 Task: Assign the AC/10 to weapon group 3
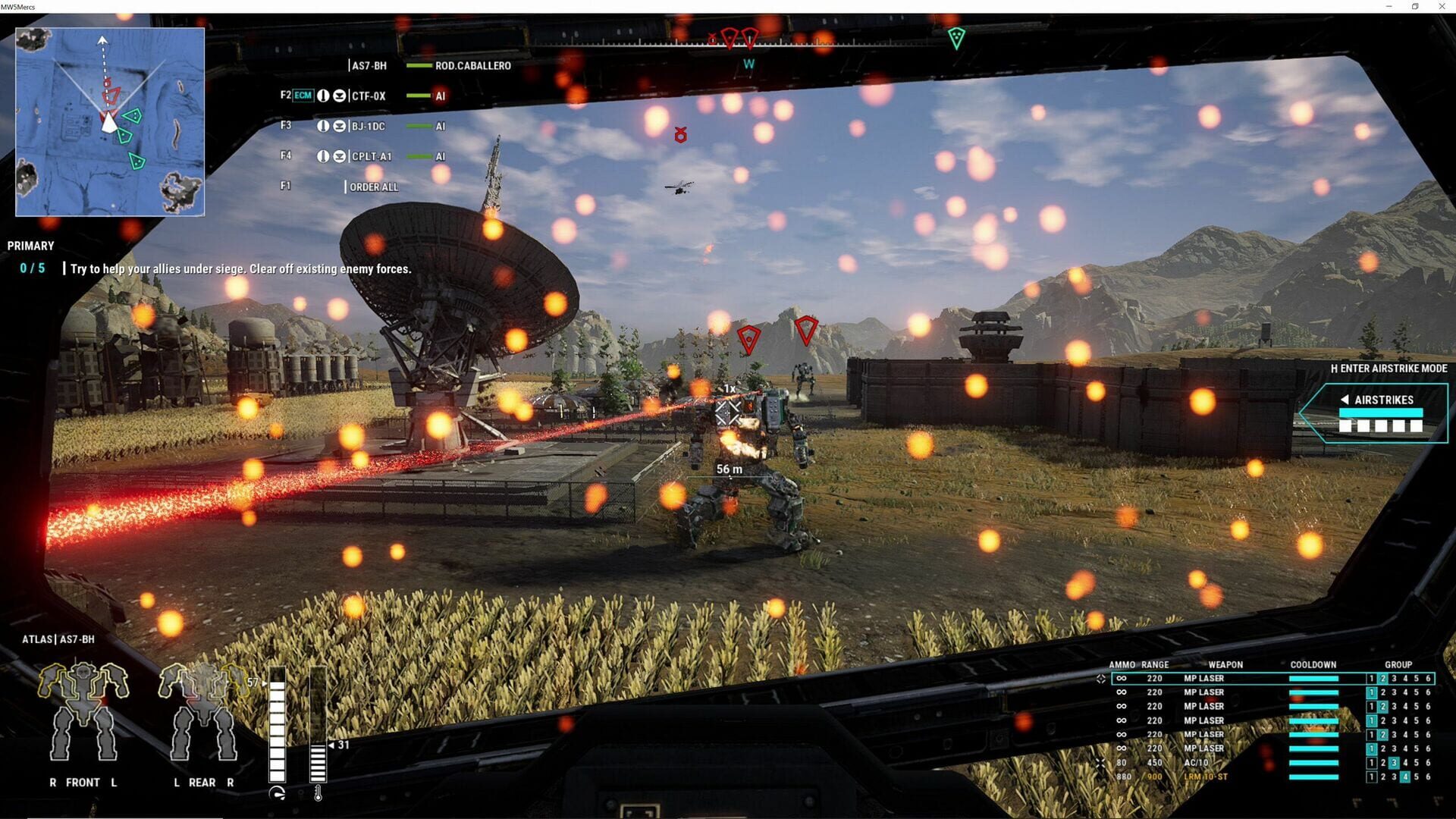(x=1395, y=762)
